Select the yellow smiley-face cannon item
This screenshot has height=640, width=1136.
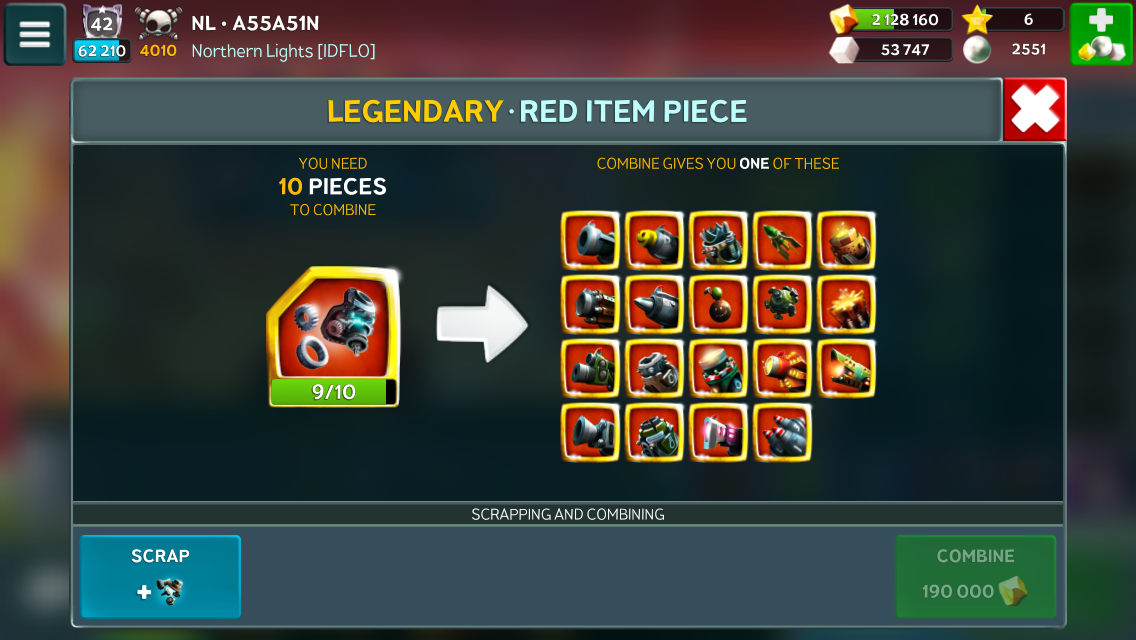[x=654, y=240]
